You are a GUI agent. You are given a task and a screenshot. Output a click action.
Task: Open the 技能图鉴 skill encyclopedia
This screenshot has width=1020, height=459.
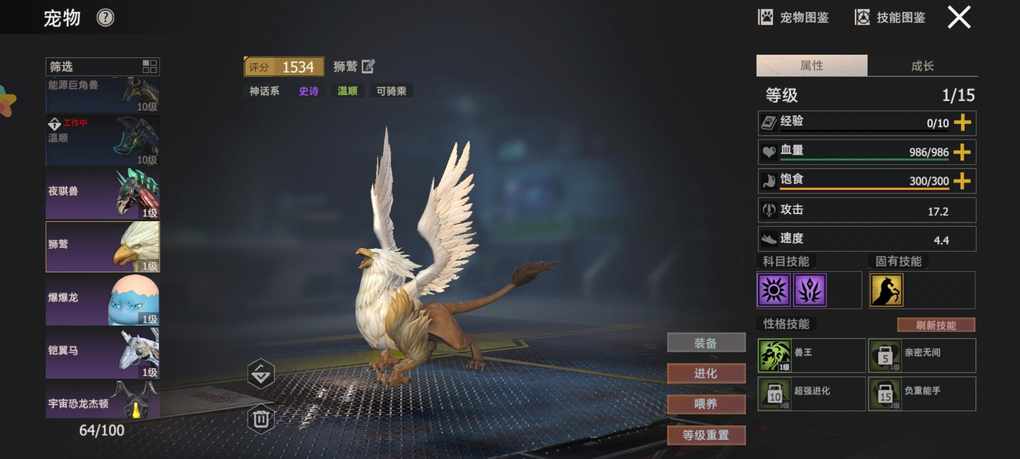(890, 17)
